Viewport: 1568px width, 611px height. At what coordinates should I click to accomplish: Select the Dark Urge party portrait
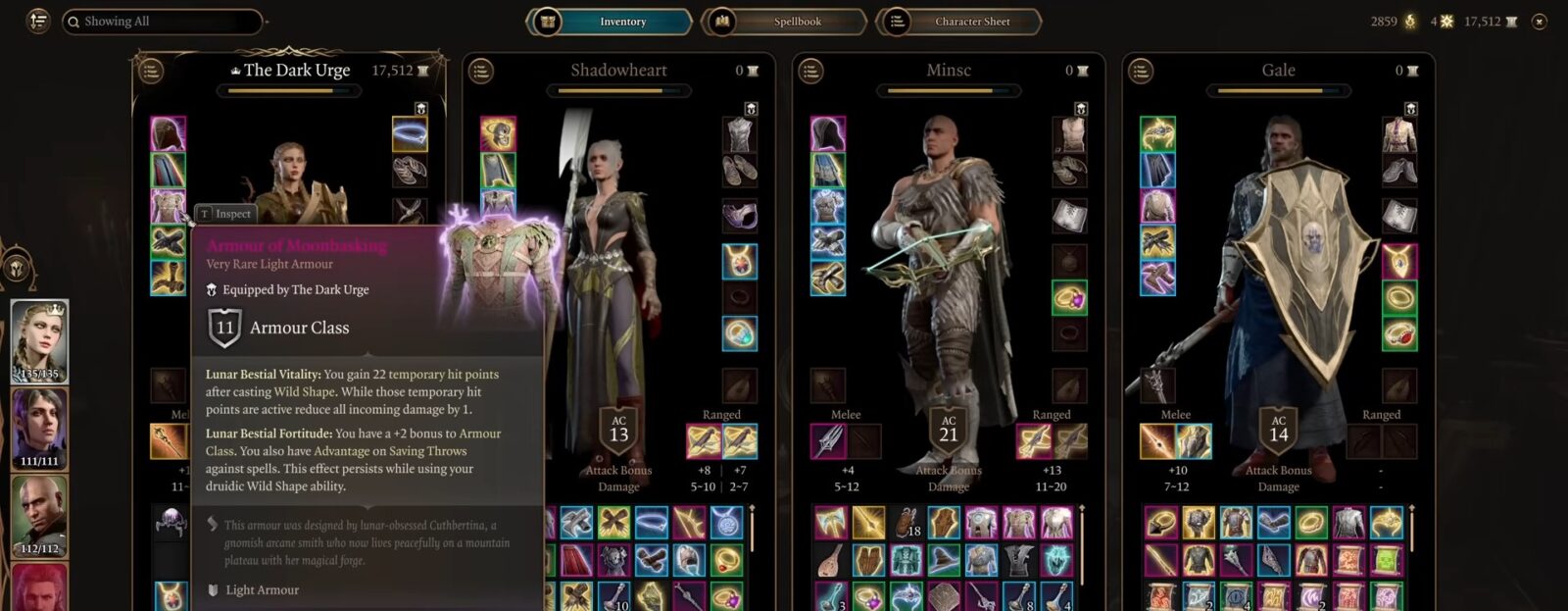pos(39,341)
